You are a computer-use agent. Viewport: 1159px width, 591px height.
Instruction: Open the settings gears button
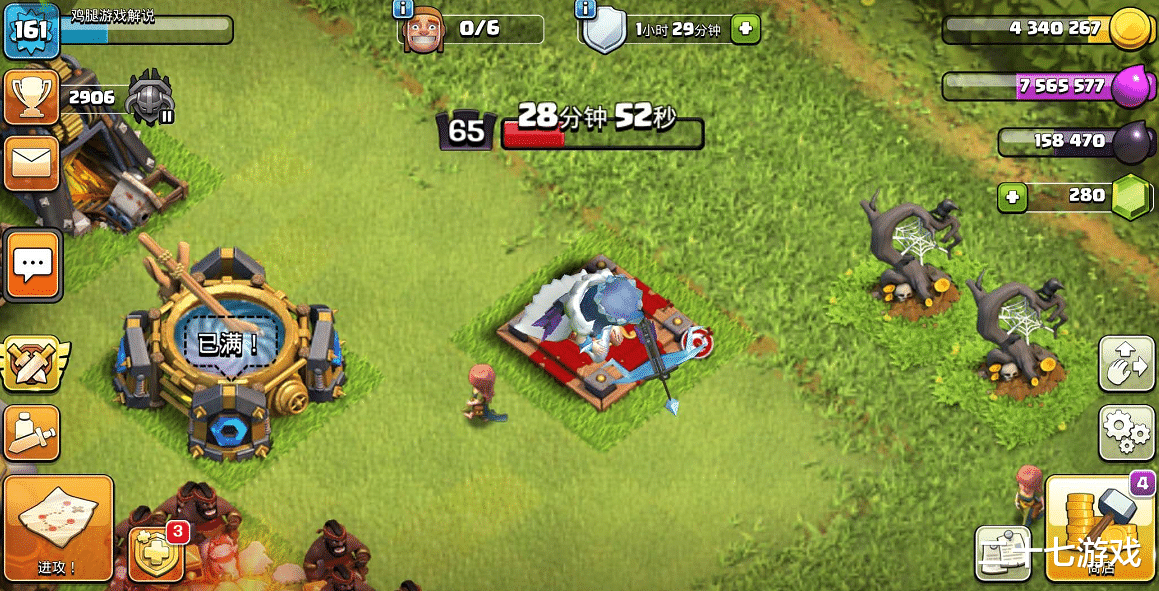coord(1127,432)
